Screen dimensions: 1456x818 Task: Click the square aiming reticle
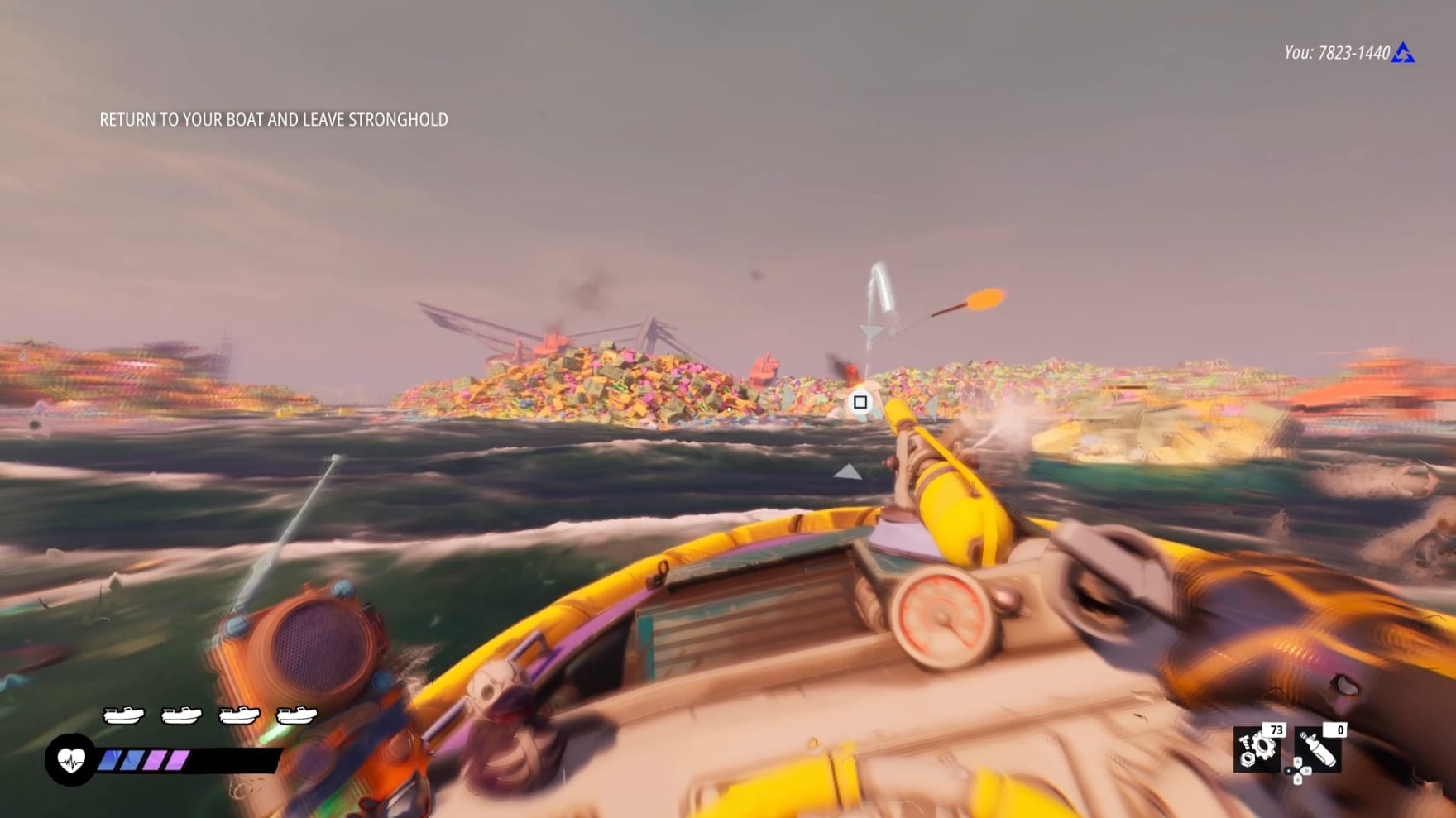pos(859,401)
